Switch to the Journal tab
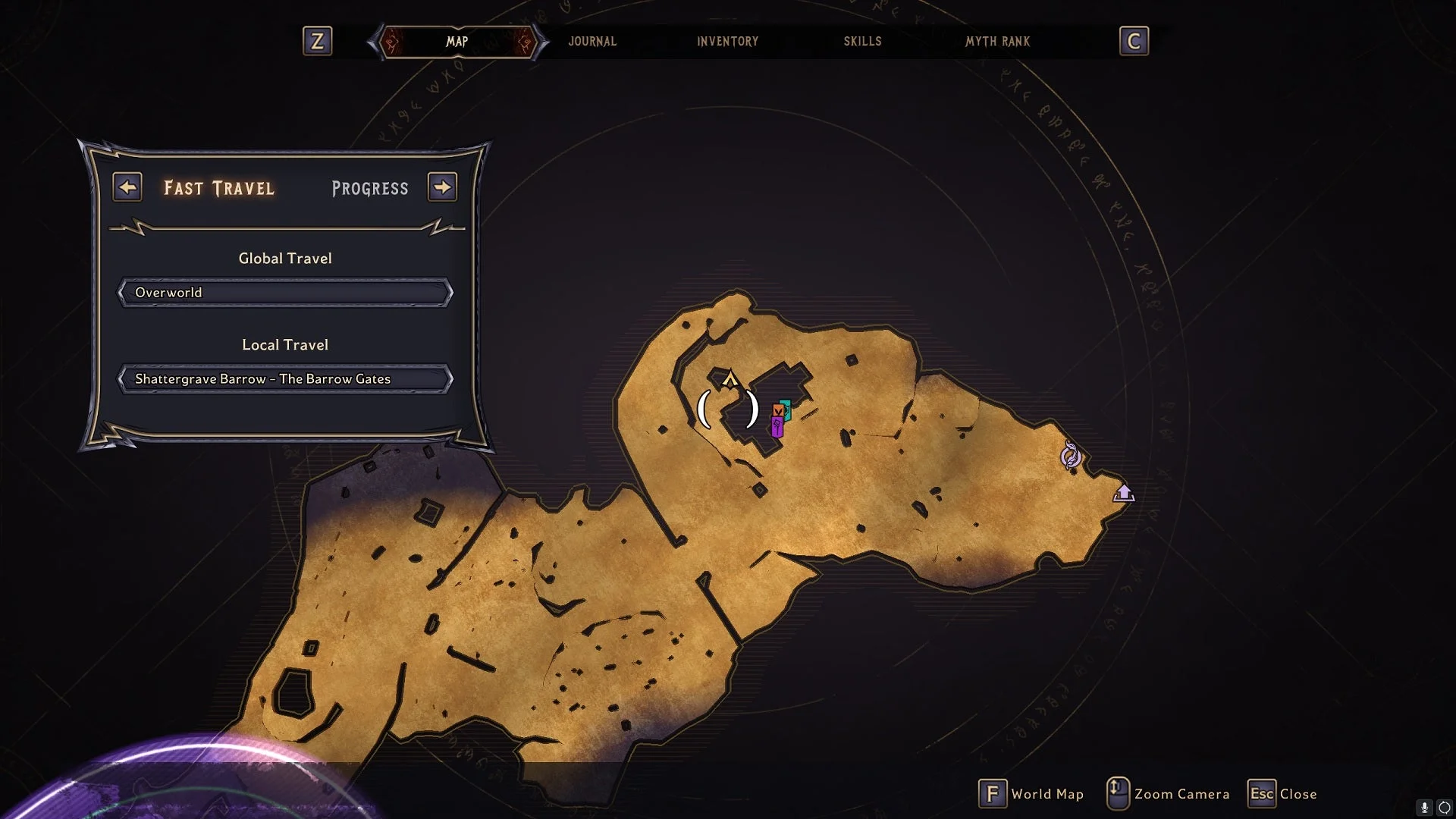The height and width of the screenshot is (819, 1456). (x=592, y=42)
